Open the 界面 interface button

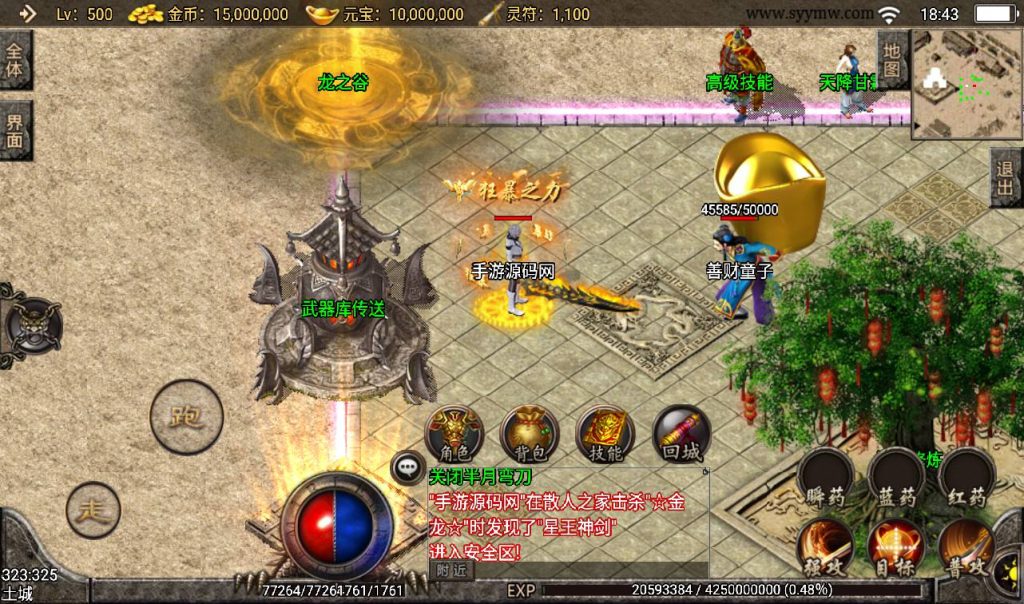point(15,130)
